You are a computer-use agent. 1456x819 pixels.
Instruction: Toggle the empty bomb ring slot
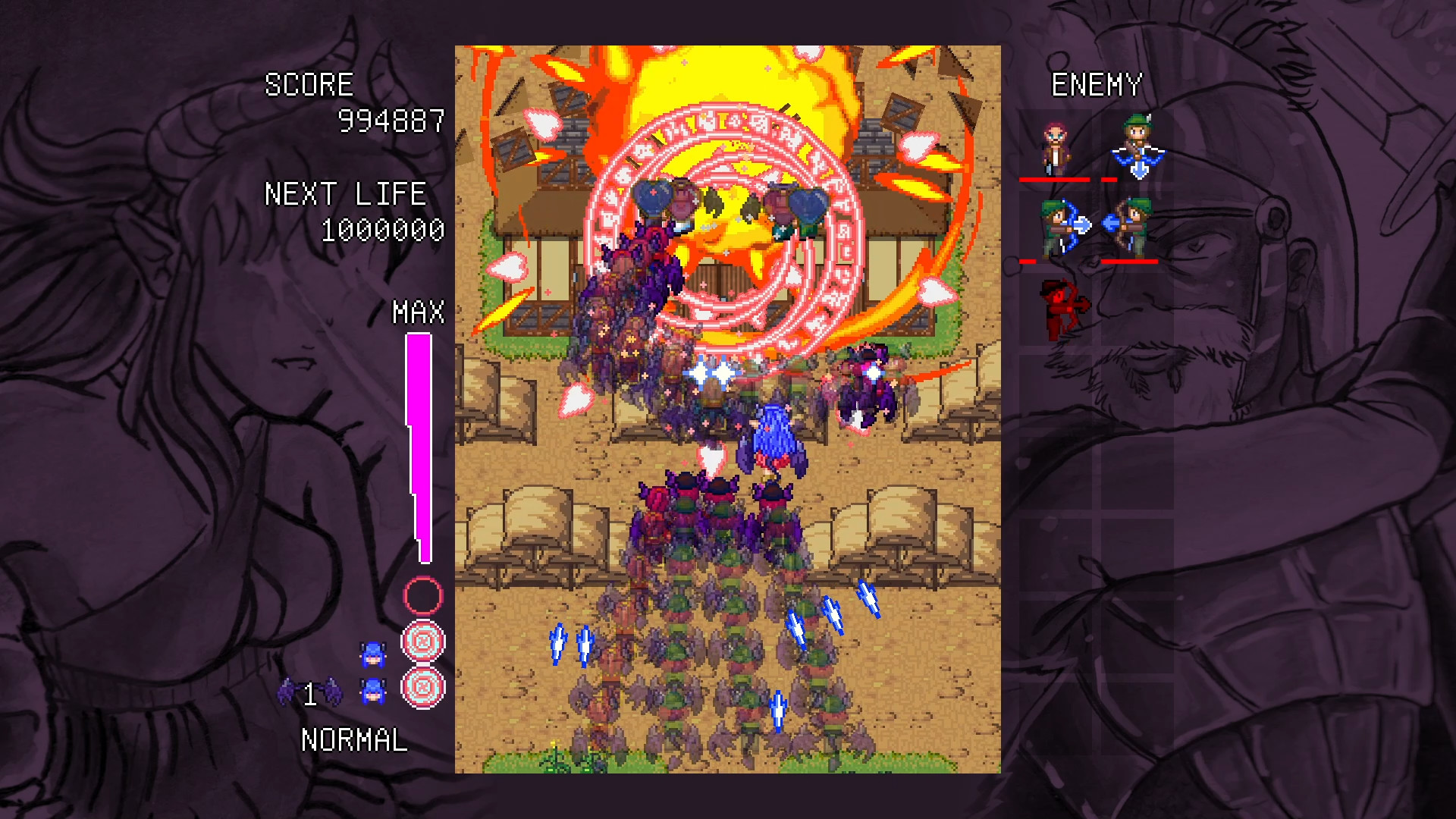(422, 595)
